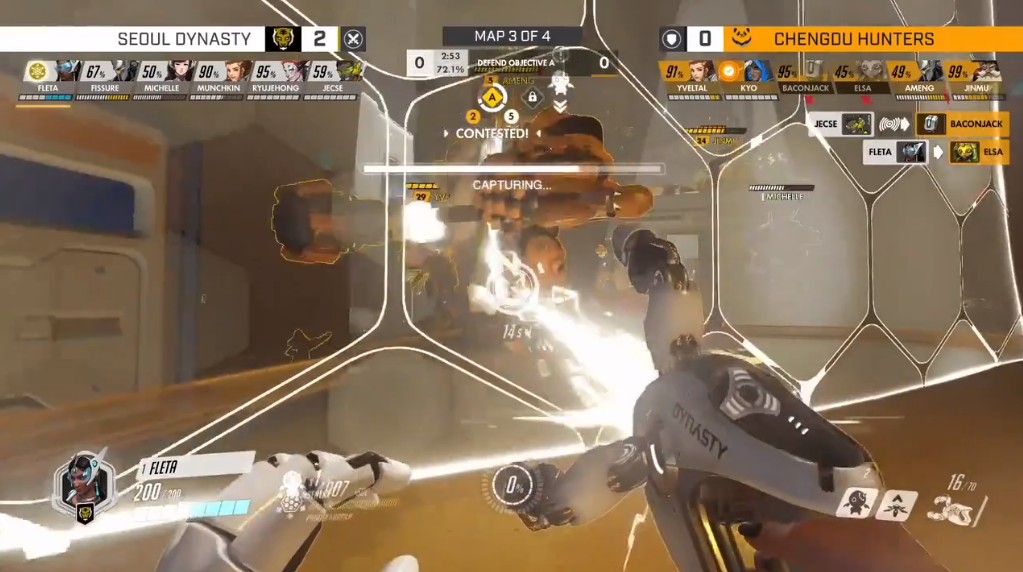Click BACONJACK's player portrait
The image size is (1023, 572).
coord(816,72)
